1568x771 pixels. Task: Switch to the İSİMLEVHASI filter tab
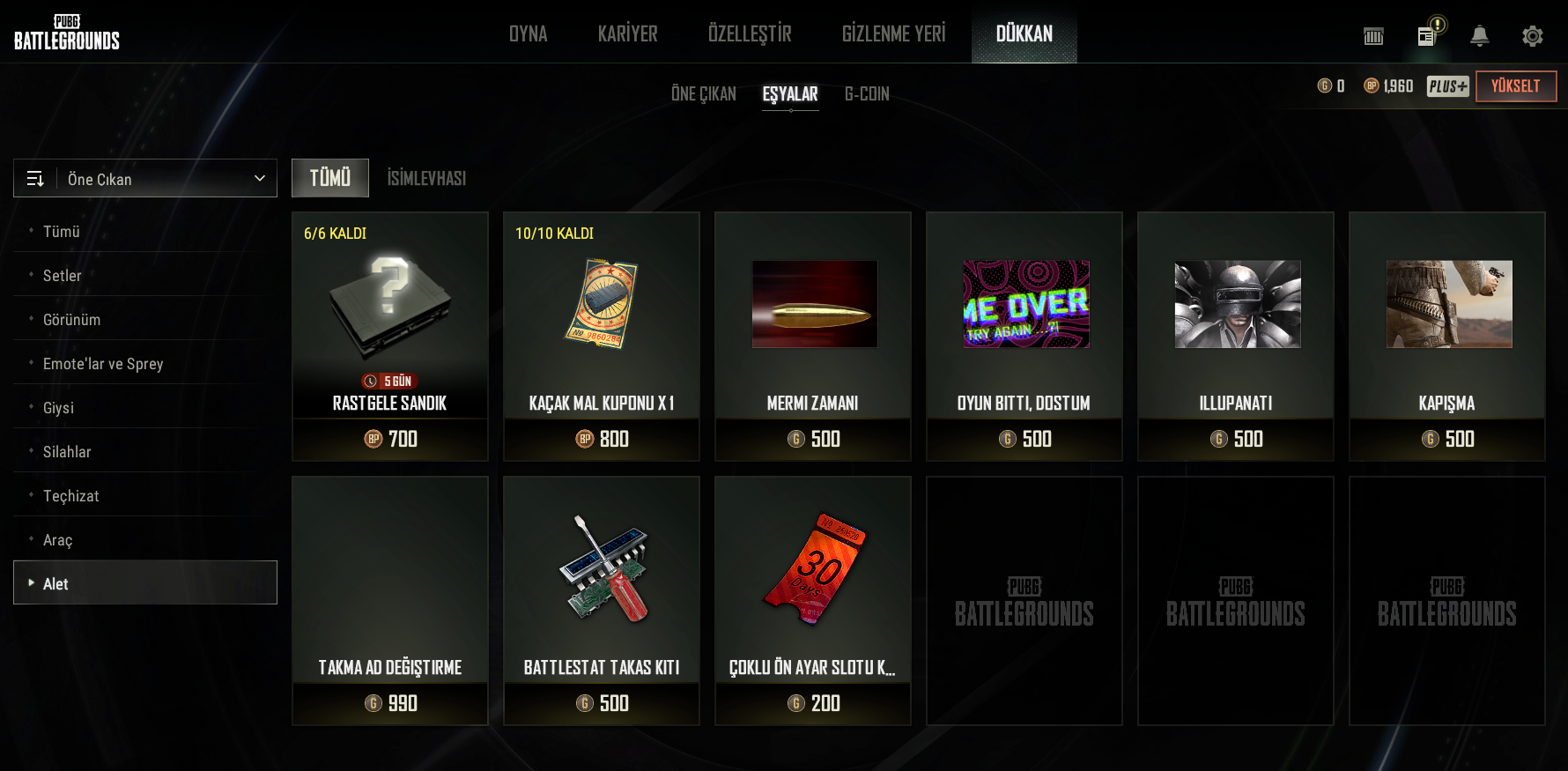coord(426,178)
